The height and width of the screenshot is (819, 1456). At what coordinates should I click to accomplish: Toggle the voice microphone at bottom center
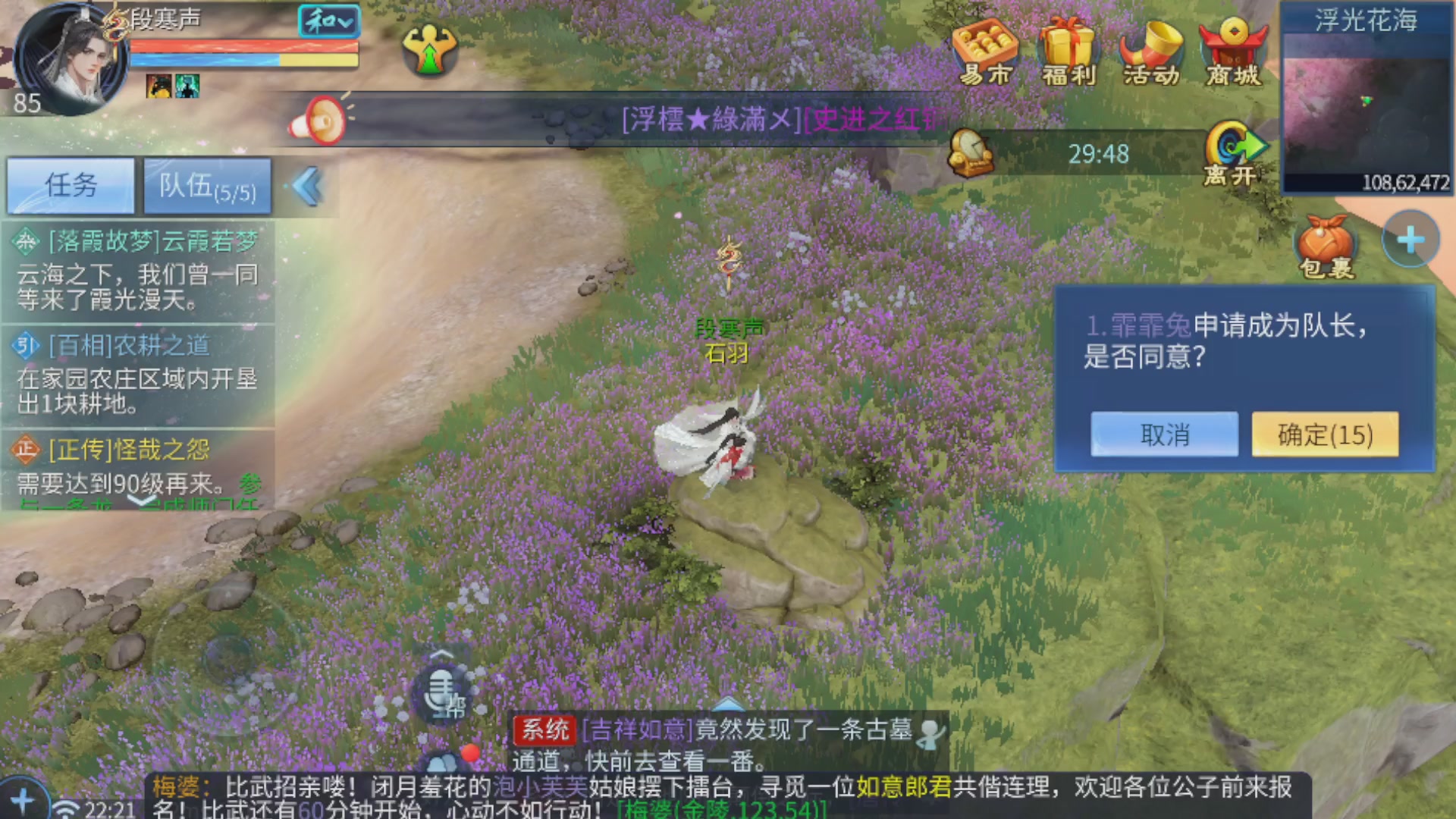441,690
